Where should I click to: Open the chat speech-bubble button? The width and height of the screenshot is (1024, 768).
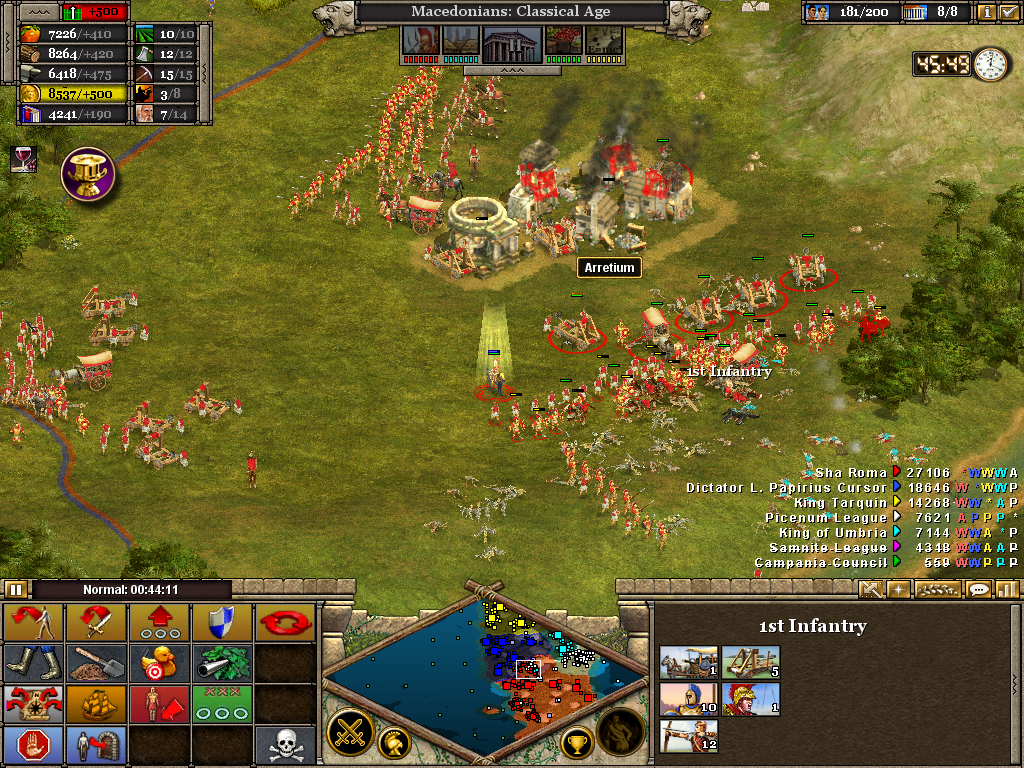click(x=979, y=589)
